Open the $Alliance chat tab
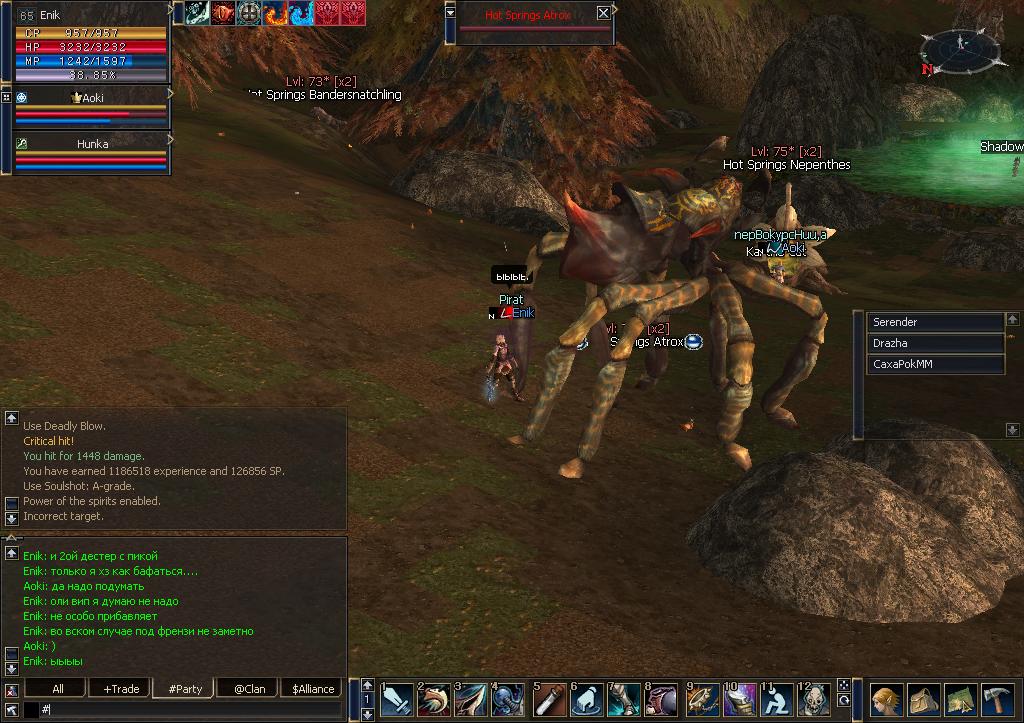This screenshot has width=1024, height=723. 313,688
